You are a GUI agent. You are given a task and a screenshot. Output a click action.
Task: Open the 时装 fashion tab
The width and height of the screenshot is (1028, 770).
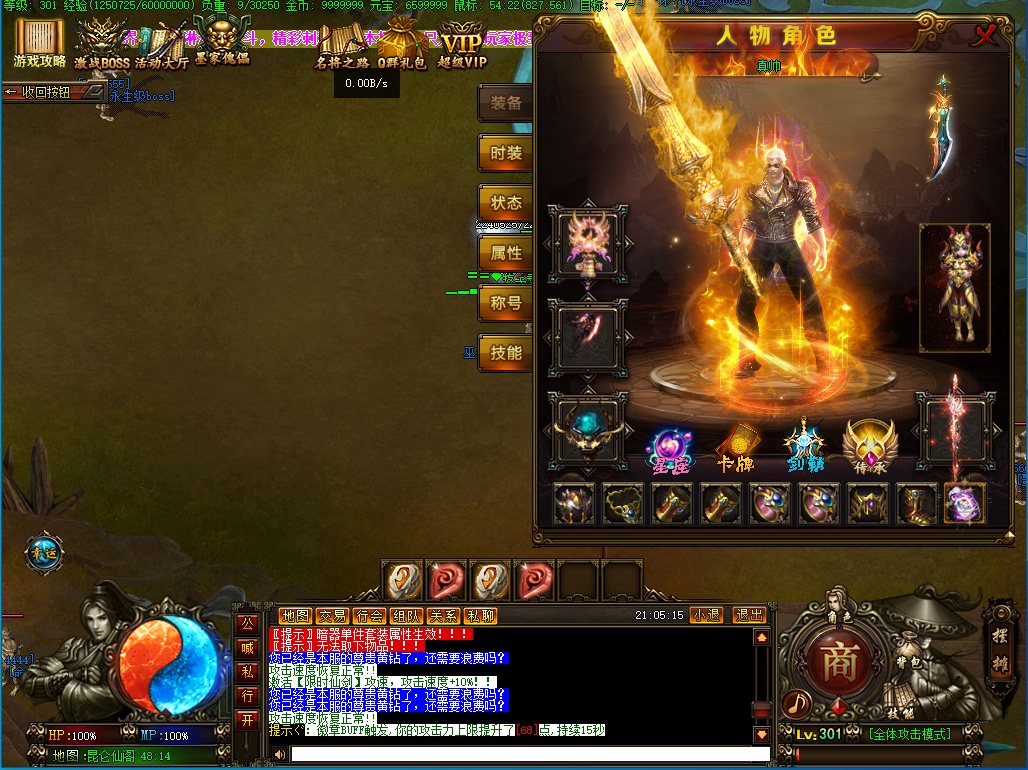pos(506,153)
